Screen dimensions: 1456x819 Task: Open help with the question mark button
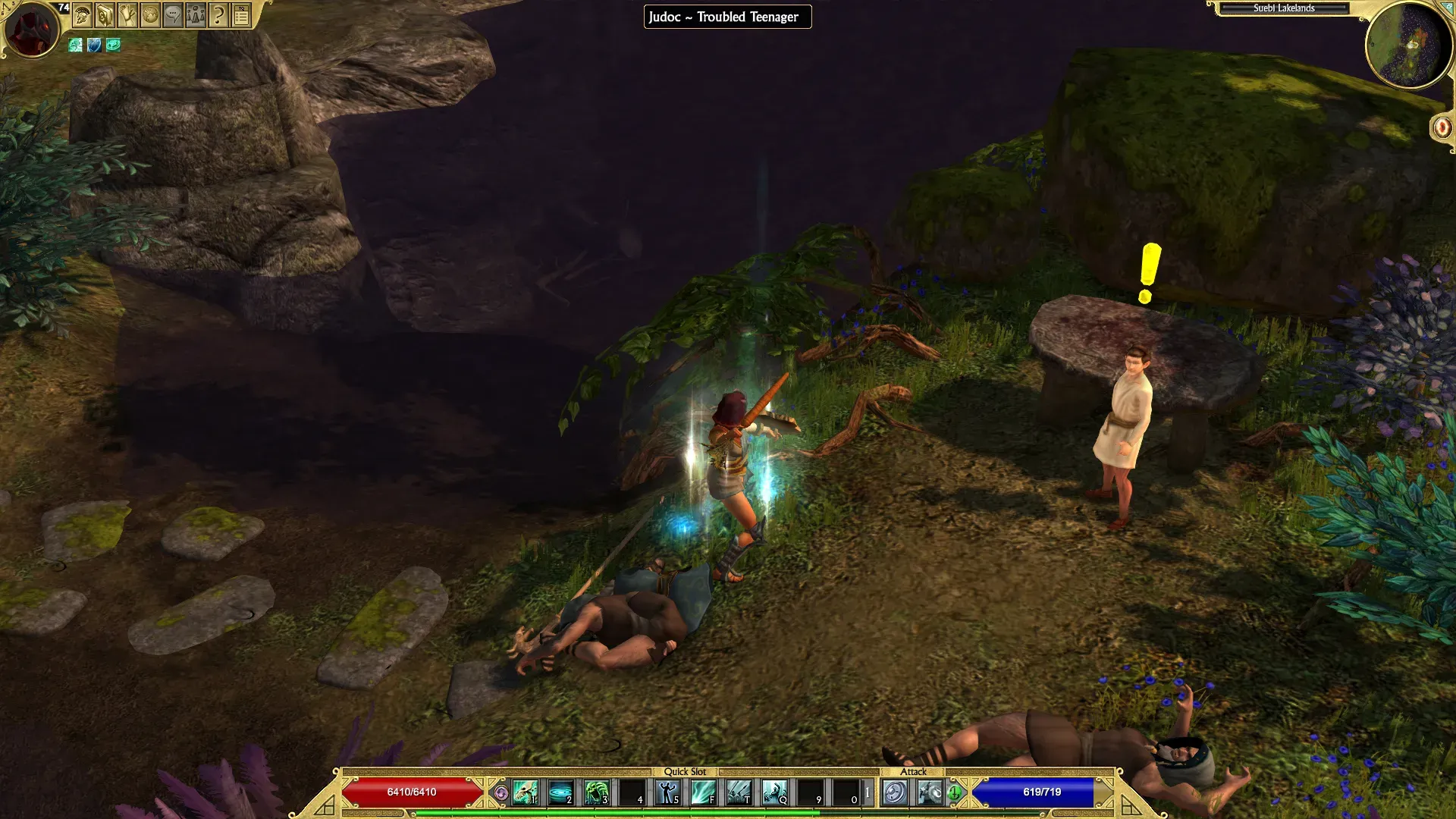[x=218, y=14]
